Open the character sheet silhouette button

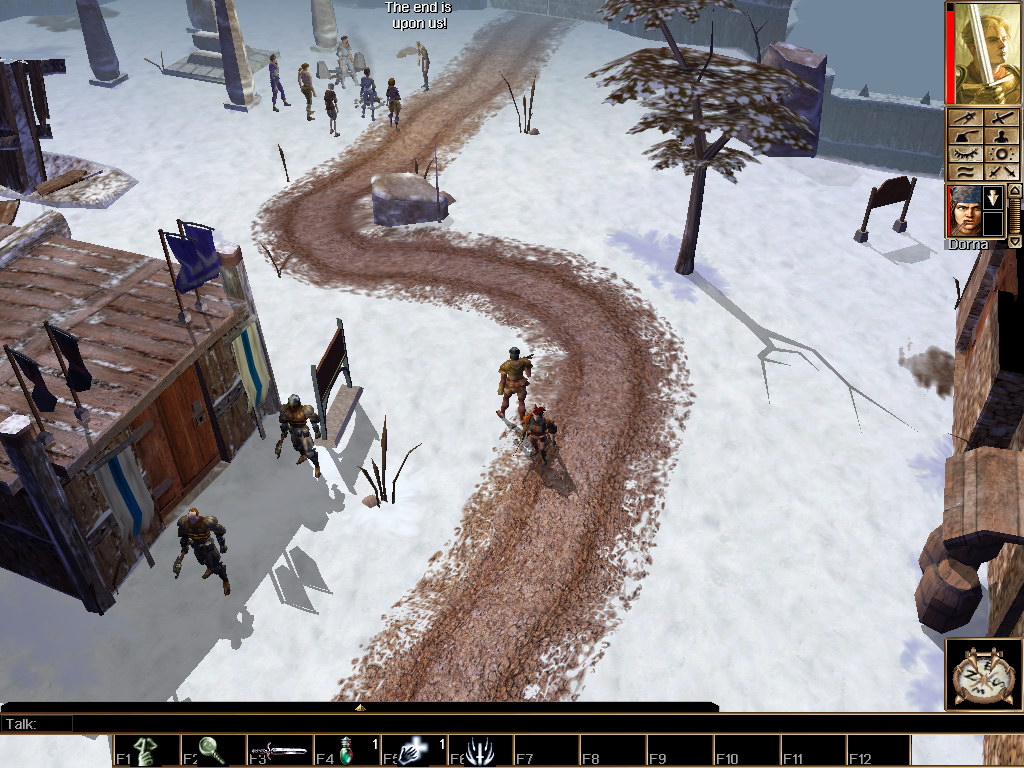[x=1002, y=137]
